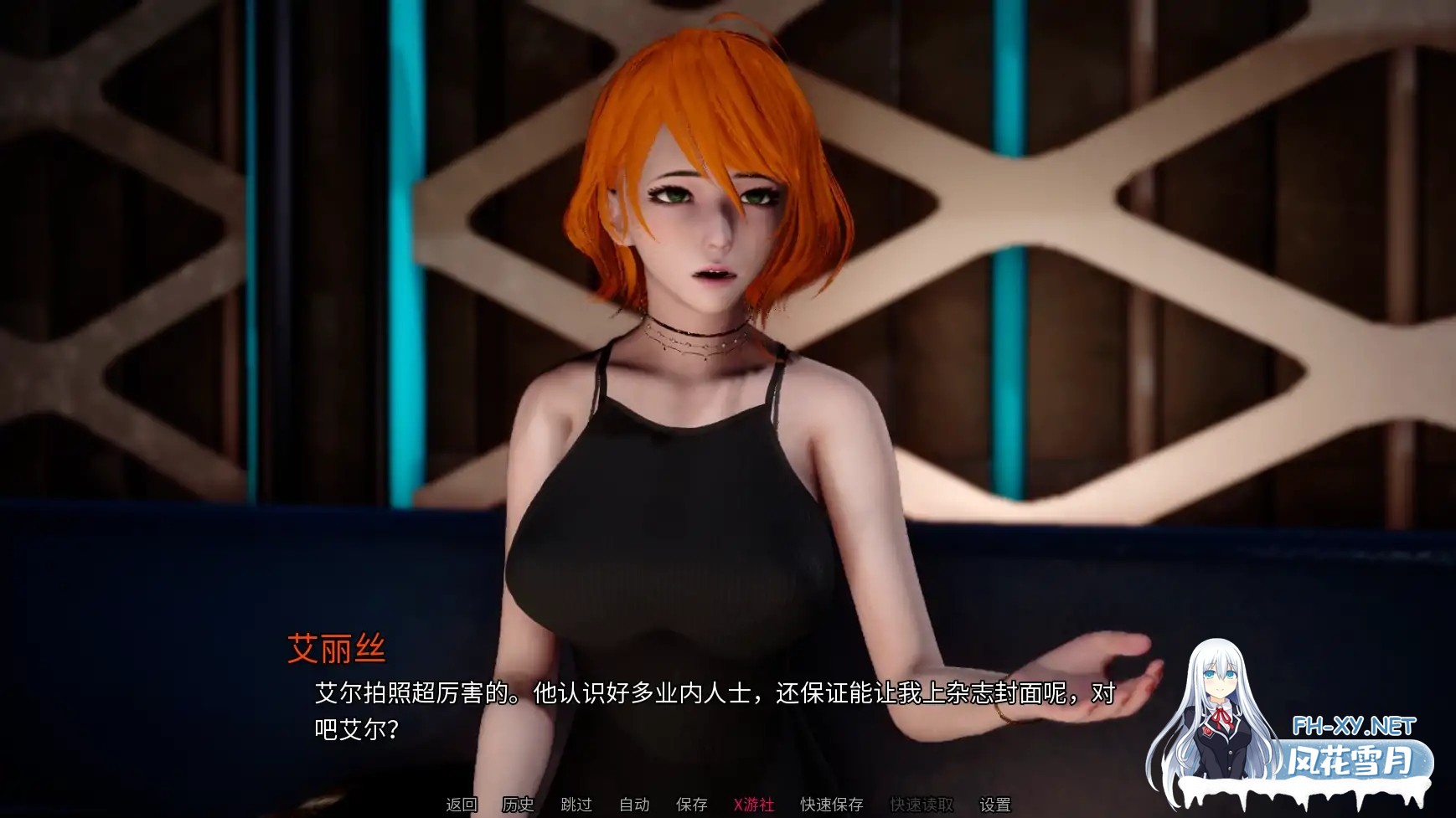Open the 设置 (Settings) screen

(996, 806)
